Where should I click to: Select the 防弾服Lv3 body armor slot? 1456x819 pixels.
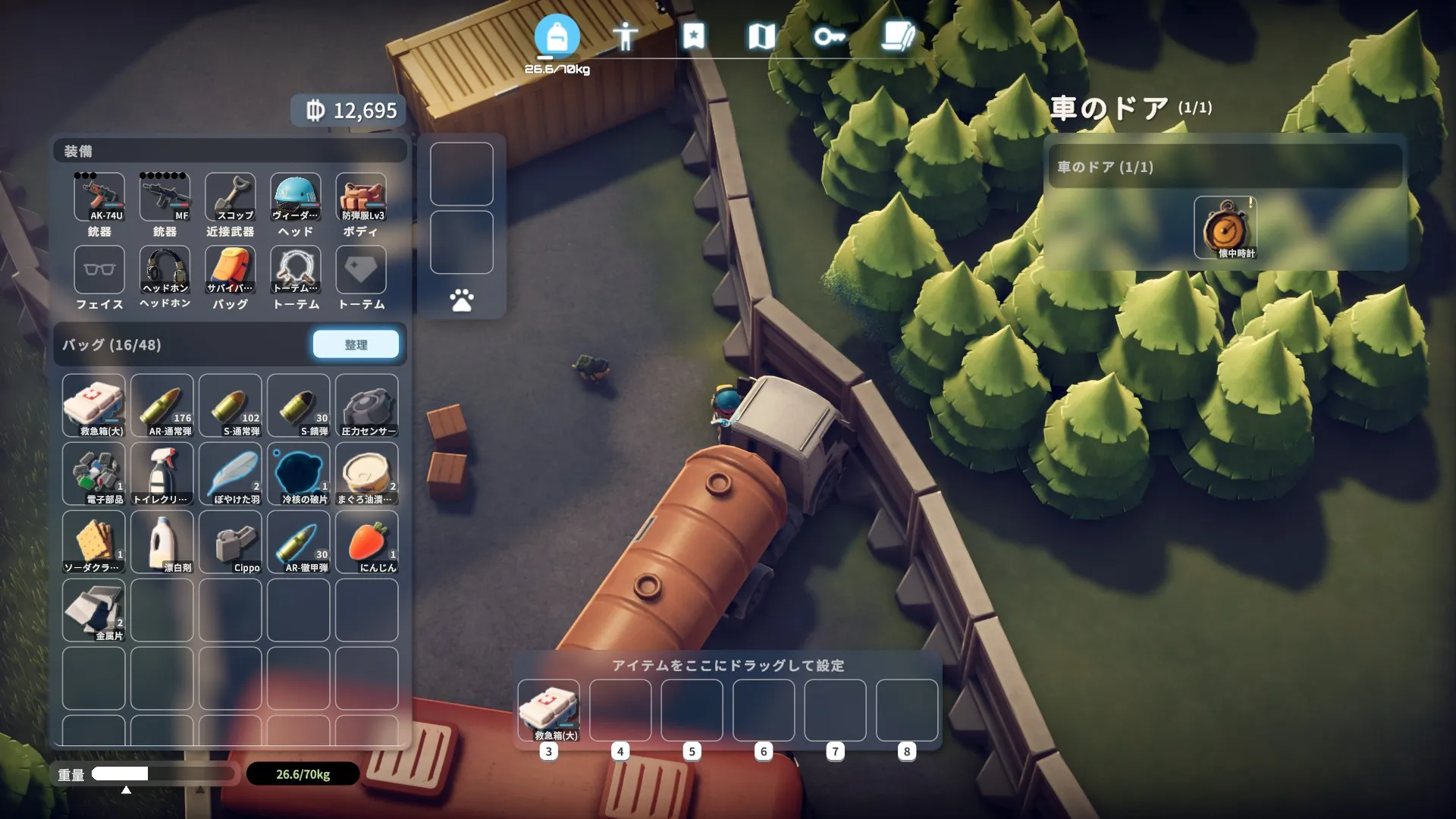[361, 197]
